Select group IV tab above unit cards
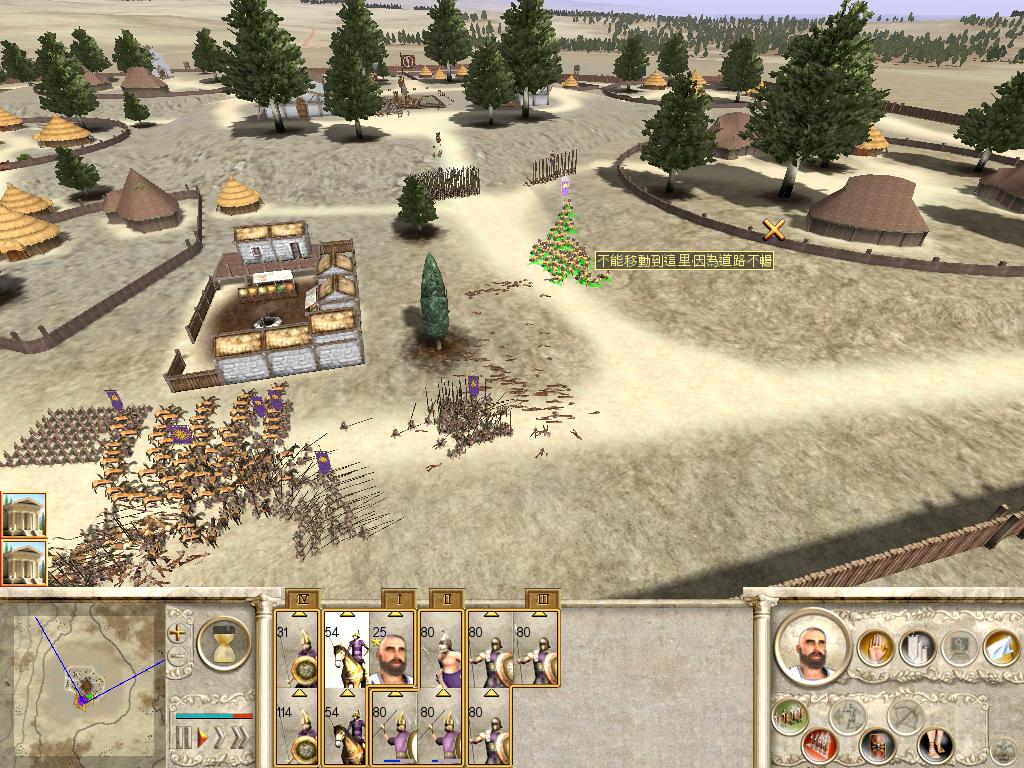 coord(302,599)
